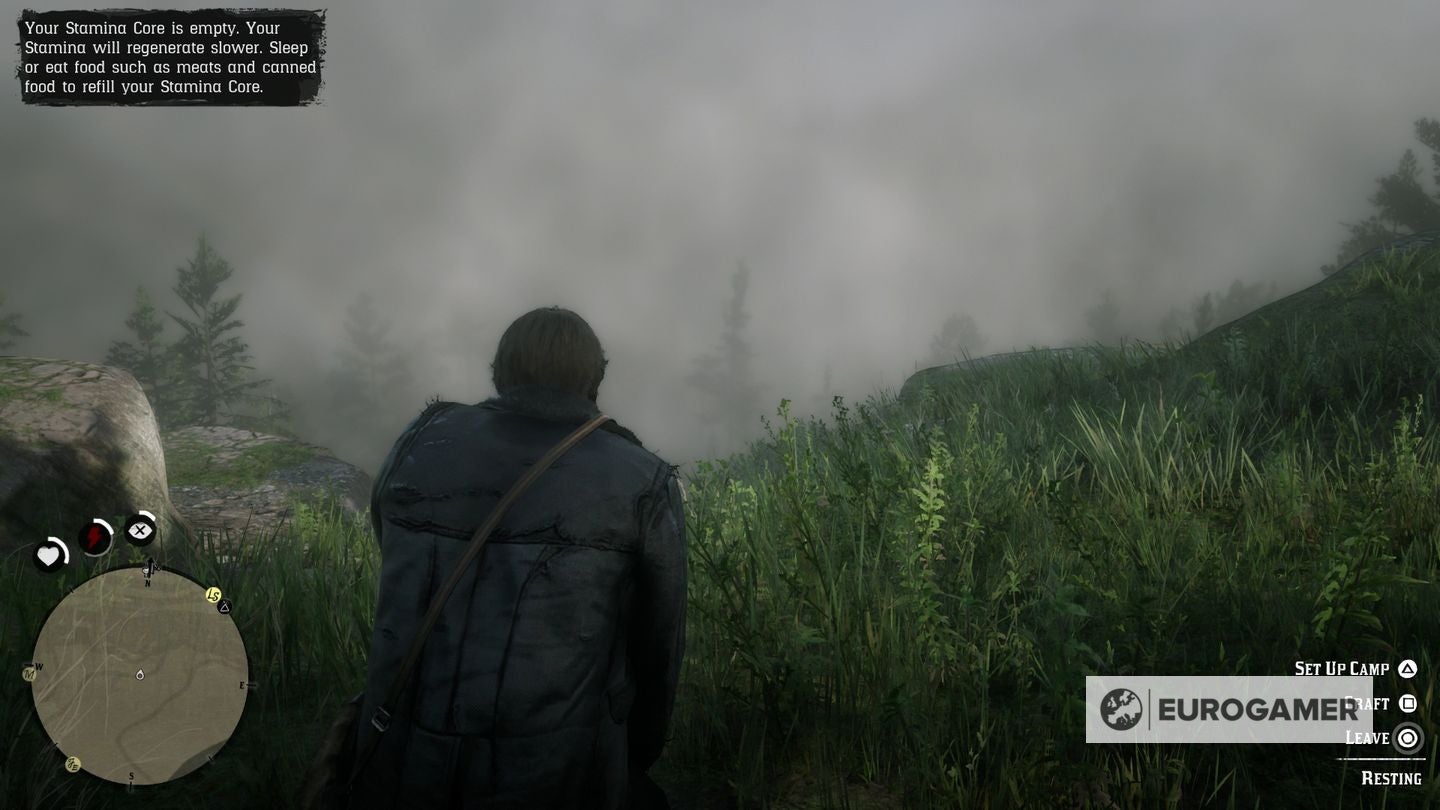The width and height of the screenshot is (1440, 810).
Task: Click the yellow LS zoom indicator on minimap
Action: click(213, 593)
